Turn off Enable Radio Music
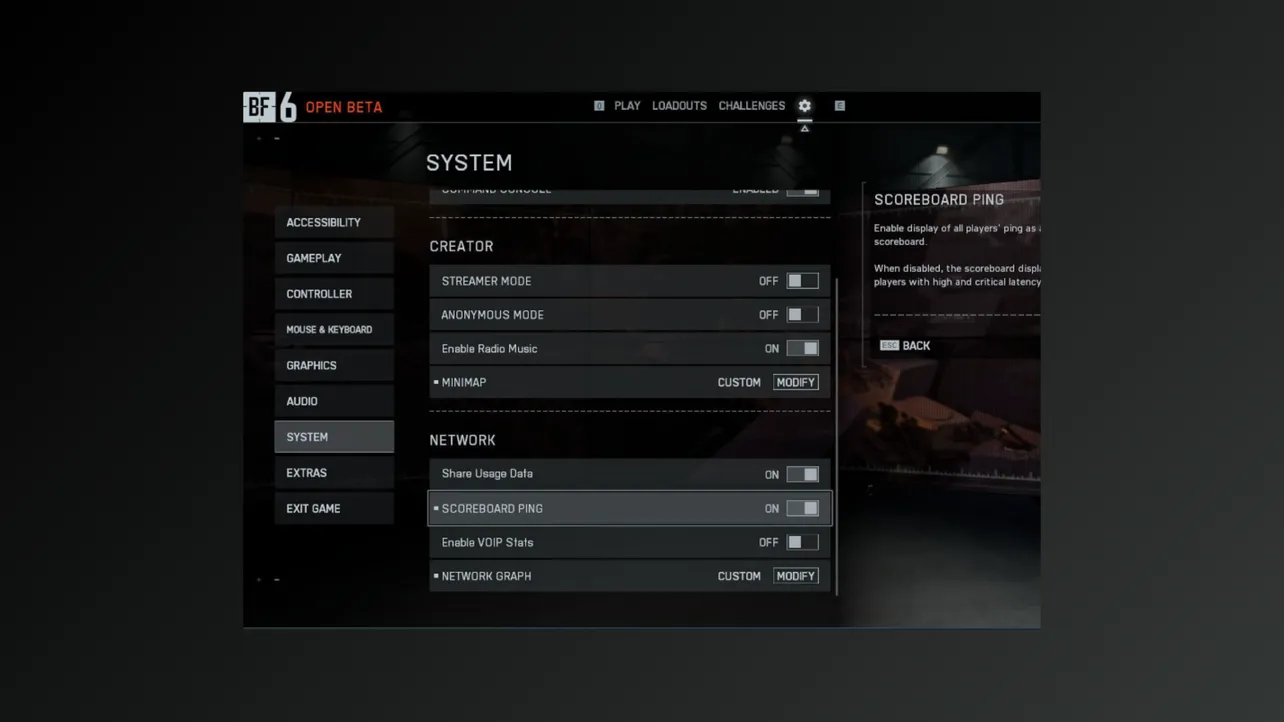Image resolution: width=1284 pixels, height=722 pixels. tap(802, 349)
